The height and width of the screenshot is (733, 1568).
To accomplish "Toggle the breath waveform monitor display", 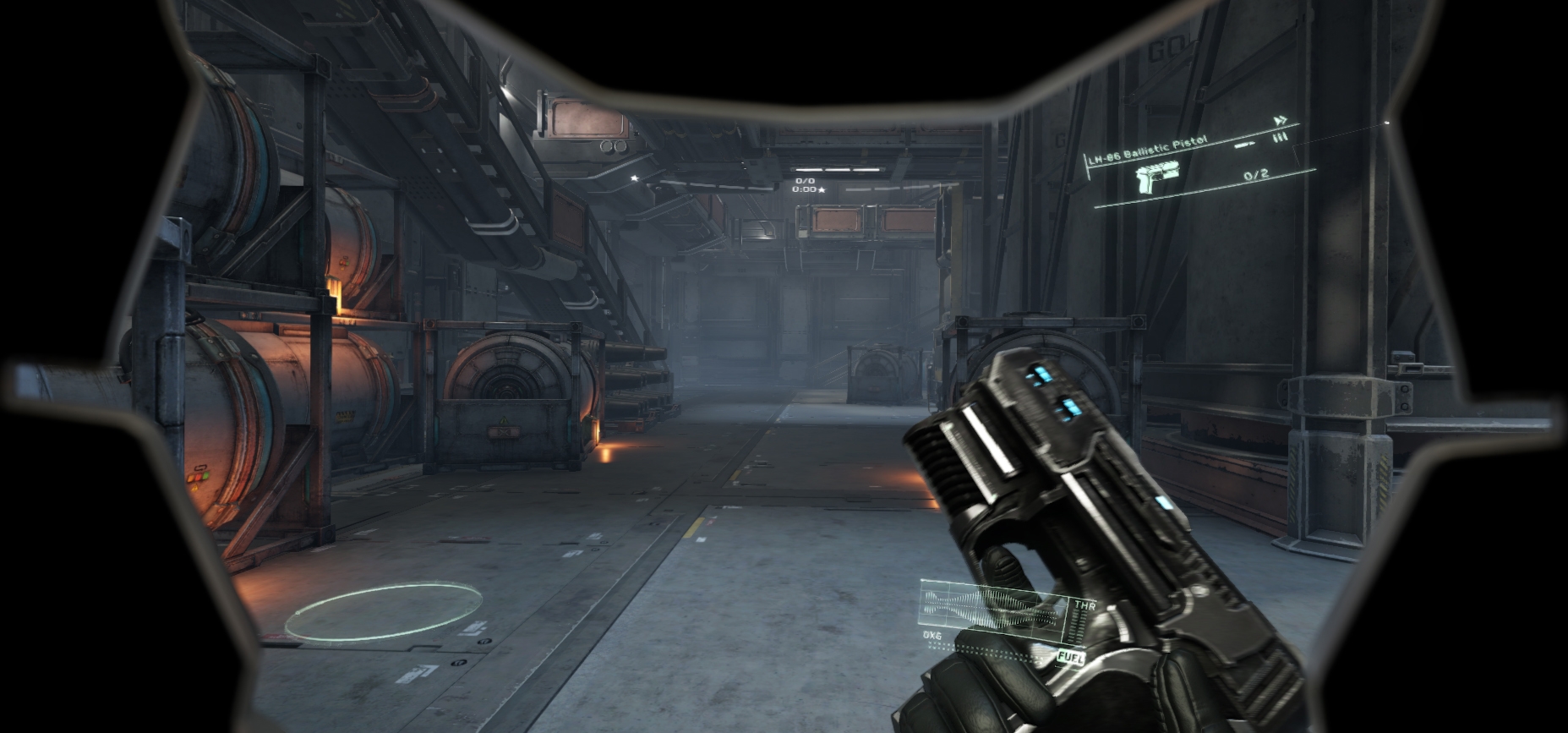I will 983,610.
